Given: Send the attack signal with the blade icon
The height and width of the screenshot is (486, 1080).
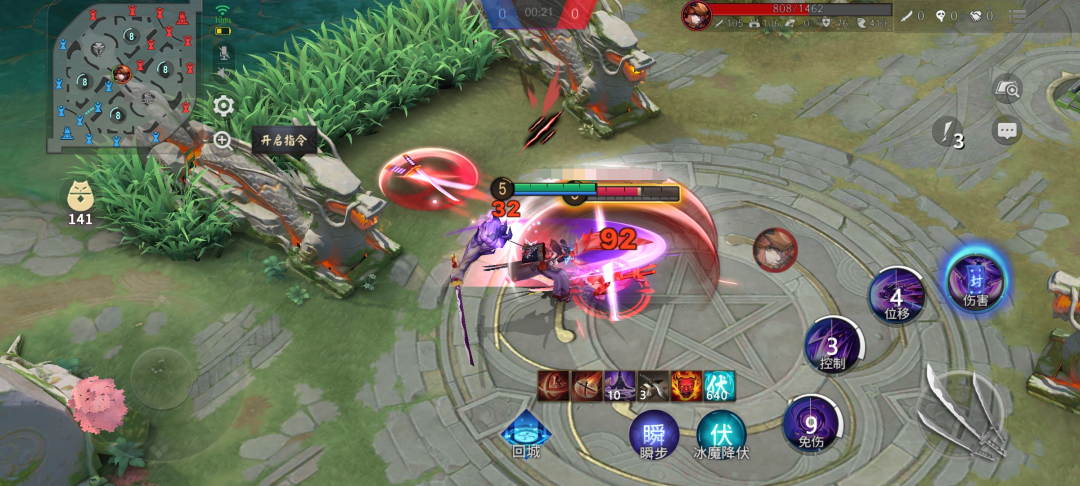Looking at the screenshot, I should click(x=946, y=132).
